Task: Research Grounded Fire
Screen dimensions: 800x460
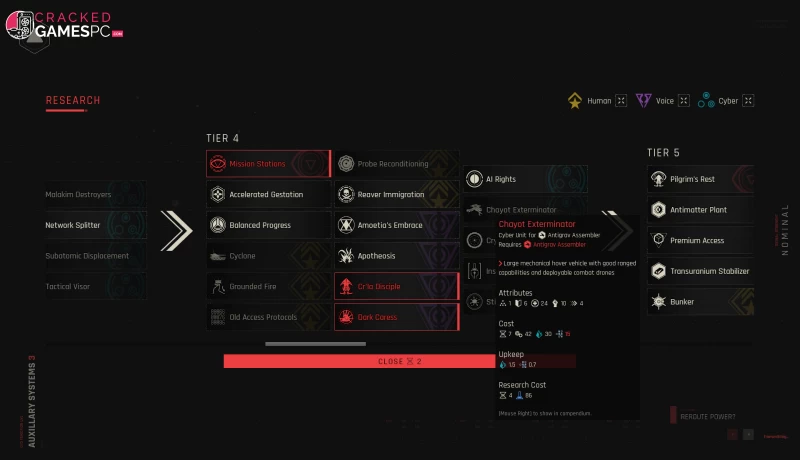Action: (268, 286)
